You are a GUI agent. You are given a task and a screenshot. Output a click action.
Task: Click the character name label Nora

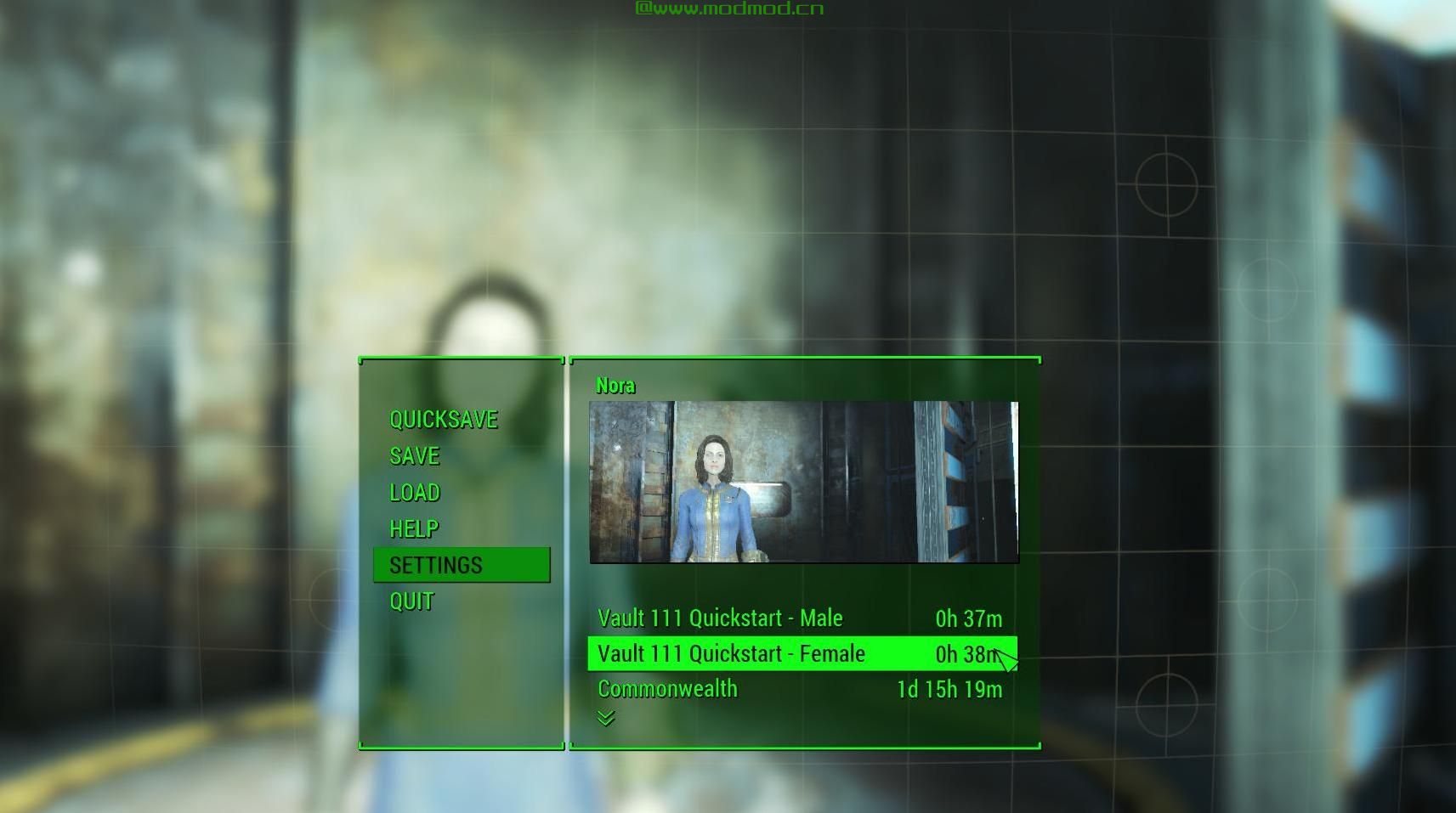click(615, 385)
